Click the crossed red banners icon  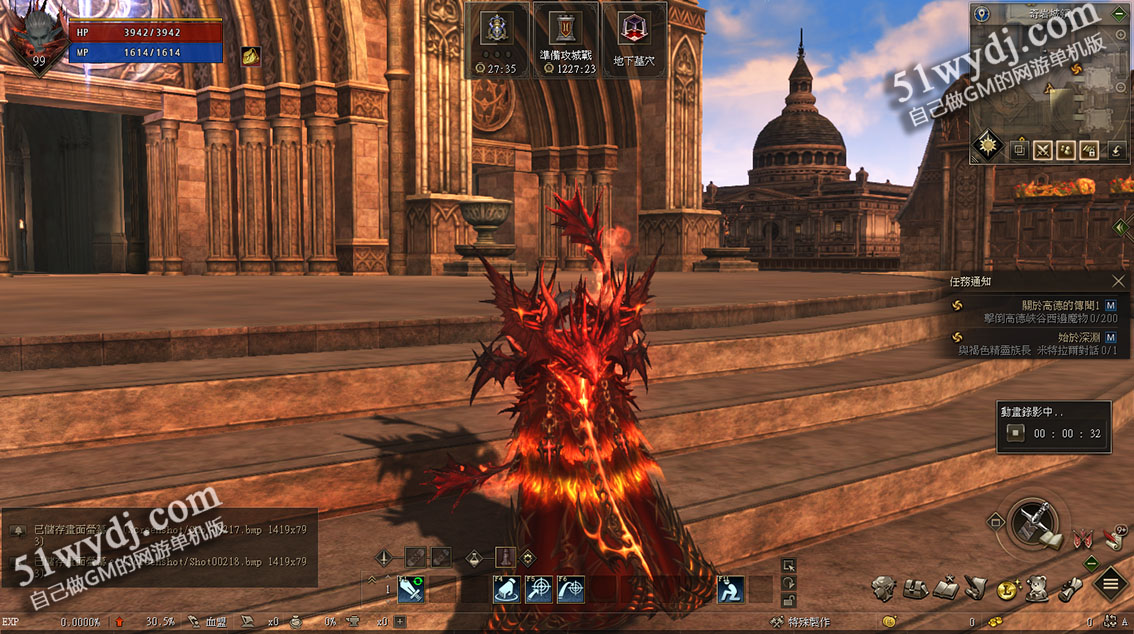click(1081, 540)
